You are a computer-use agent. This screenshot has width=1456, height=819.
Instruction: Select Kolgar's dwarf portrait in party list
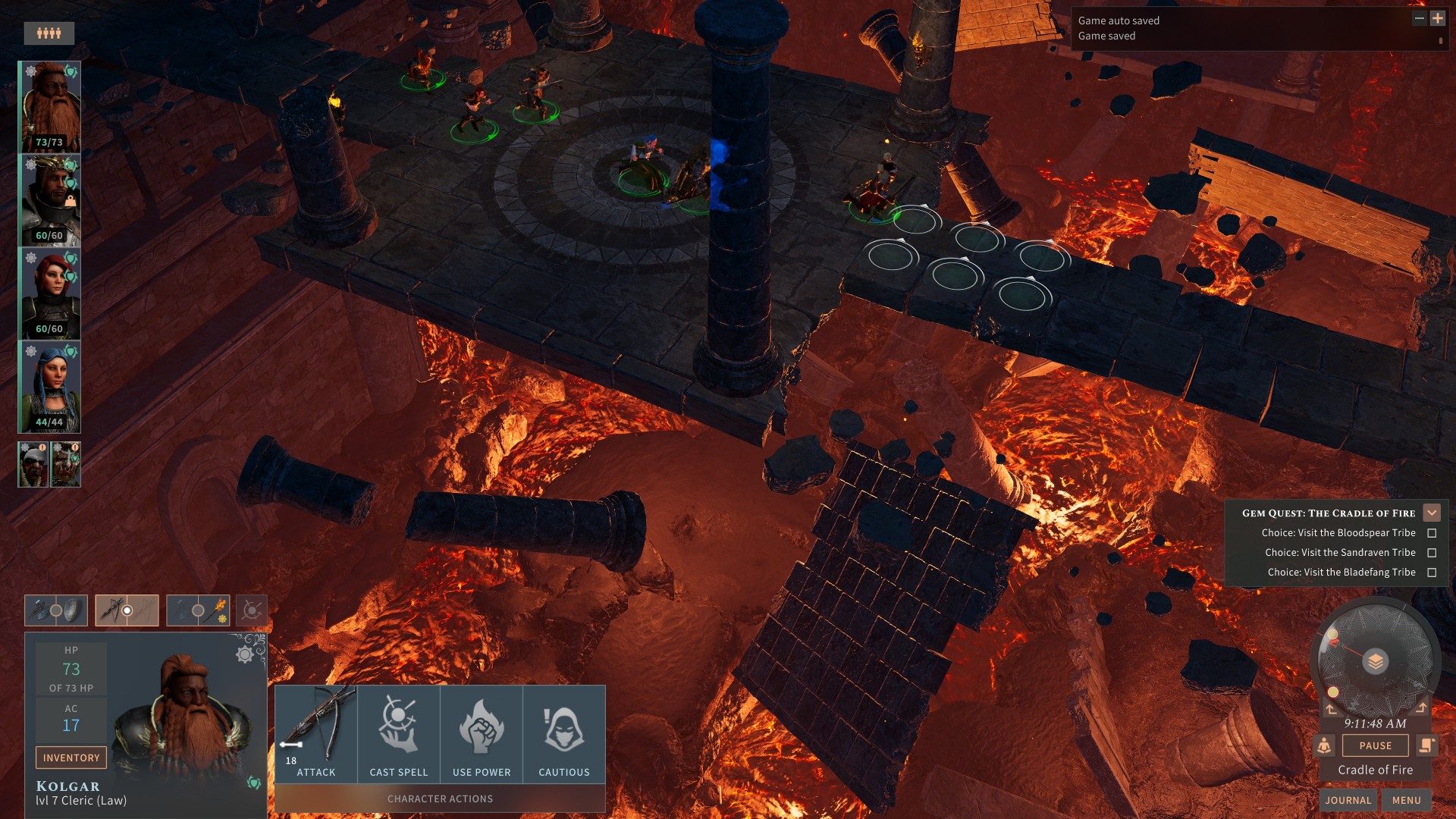[50, 106]
